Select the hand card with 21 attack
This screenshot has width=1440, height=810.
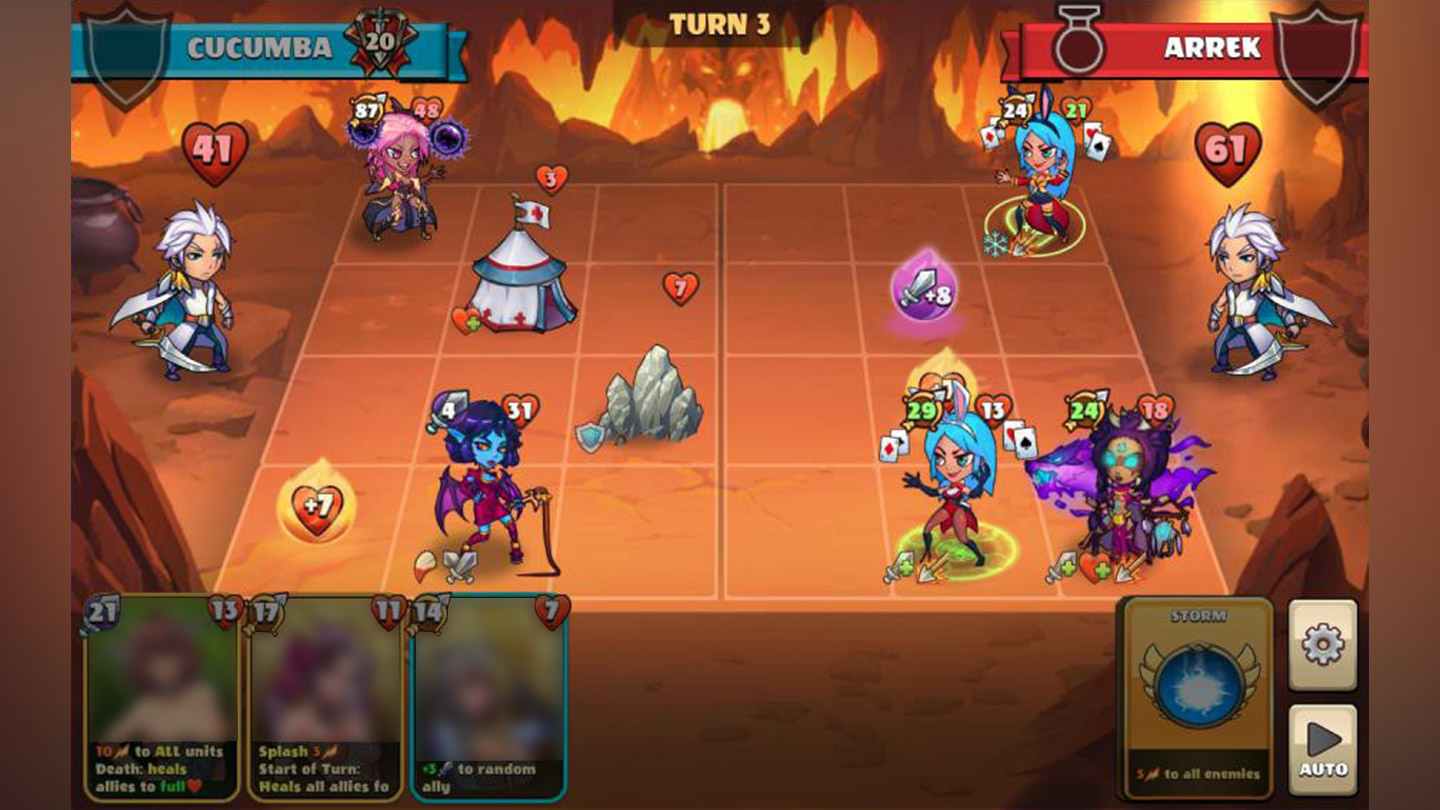coord(162,698)
